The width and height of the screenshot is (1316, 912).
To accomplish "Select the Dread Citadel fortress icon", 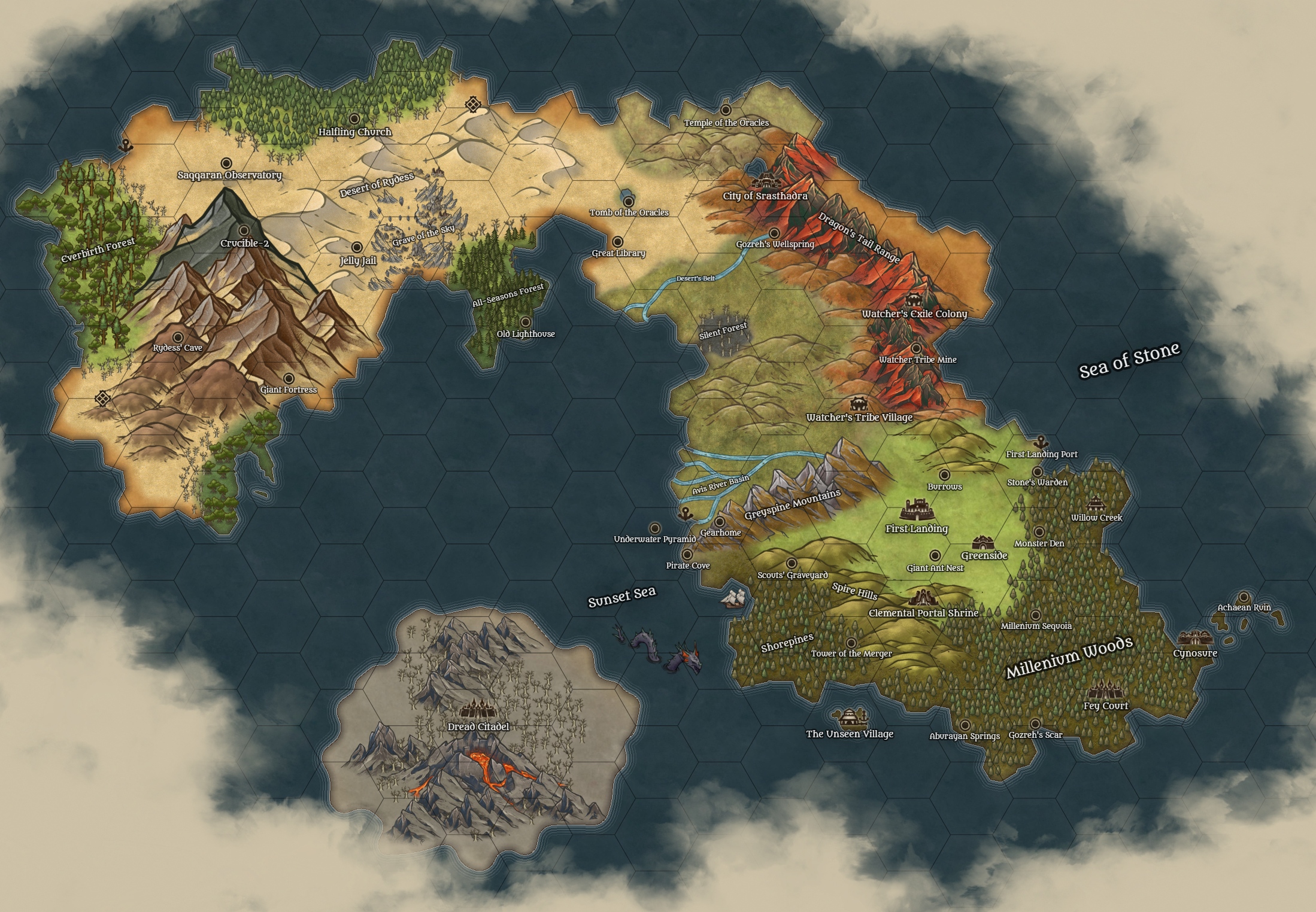I will coord(478,710).
